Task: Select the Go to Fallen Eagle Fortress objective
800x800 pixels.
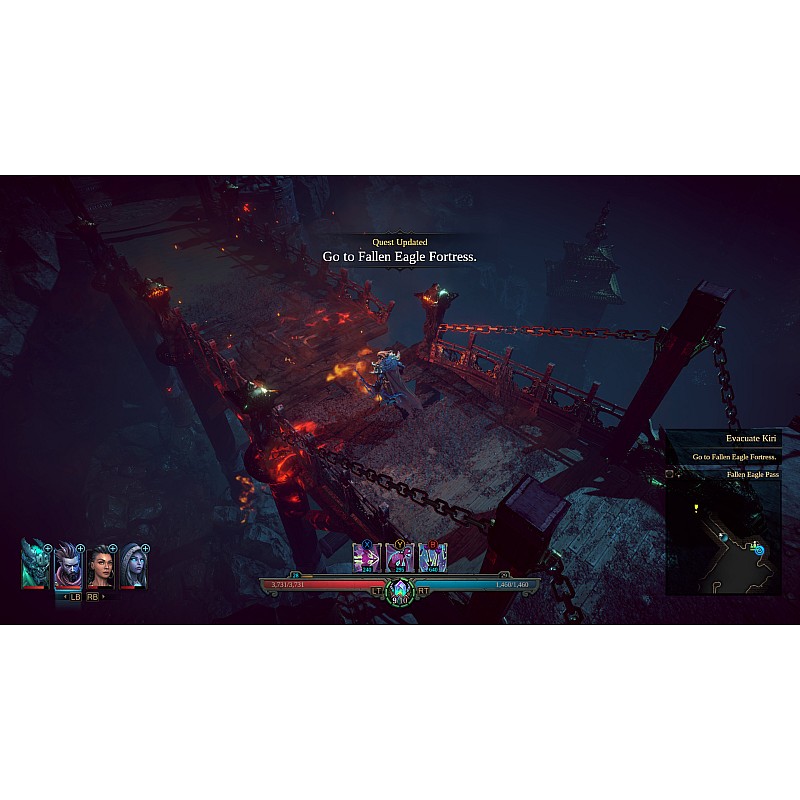Action: click(x=735, y=457)
